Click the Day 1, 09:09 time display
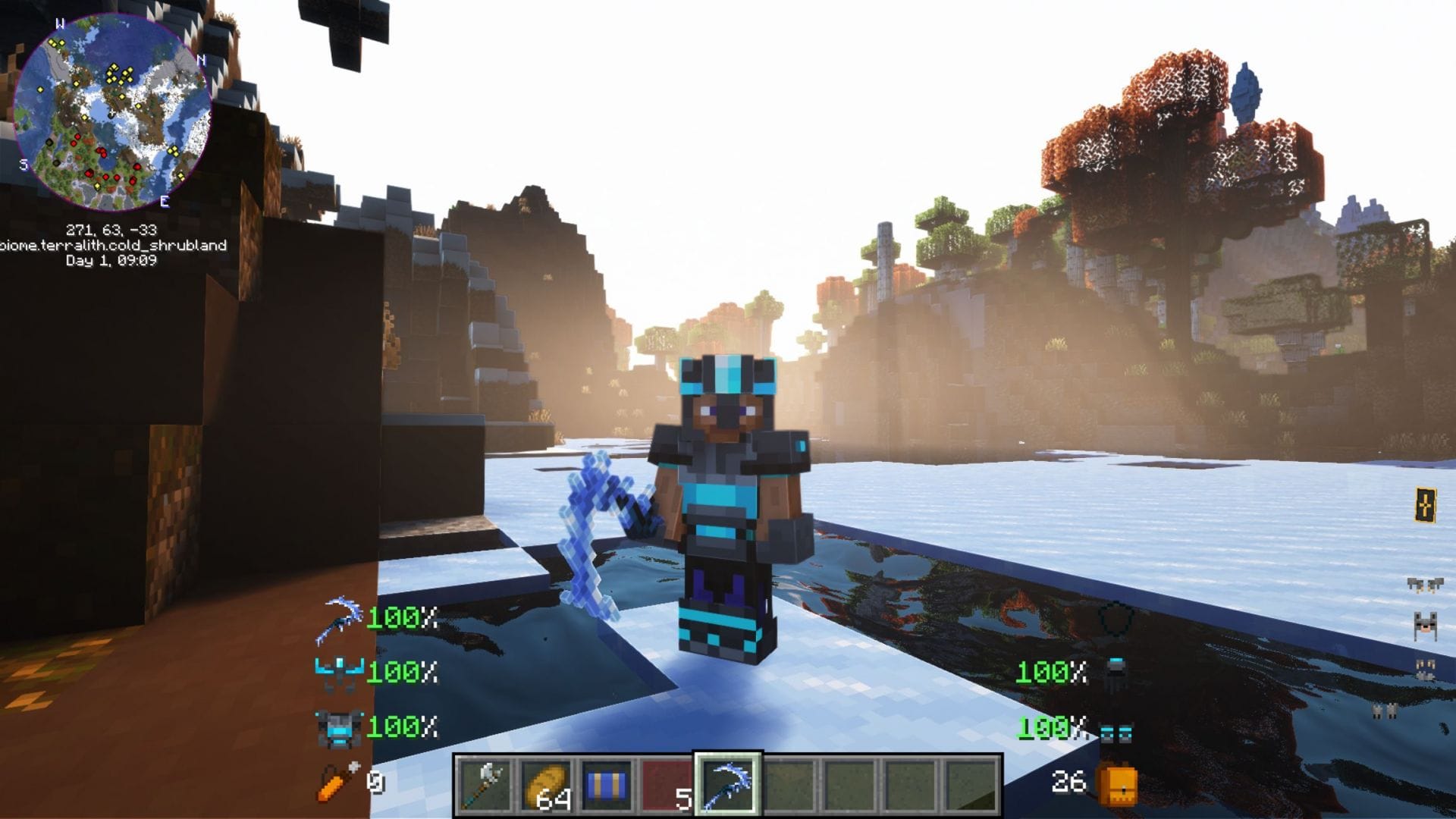The image size is (1456, 819). (111, 260)
